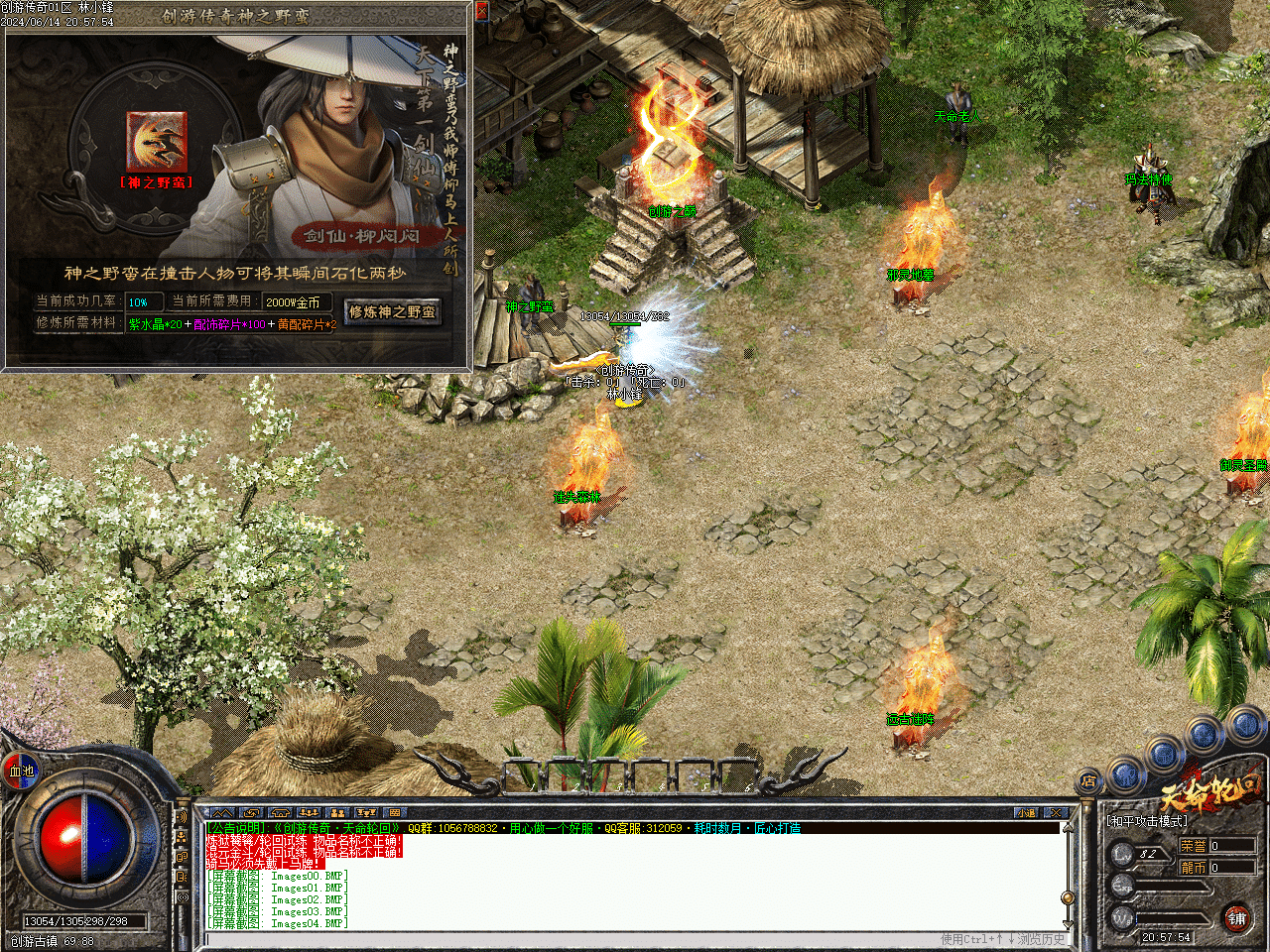Toggle the 和平攻击模式 attack mode label
Screen dimensions: 1270x952
pyautogui.click(x=1148, y=821)
